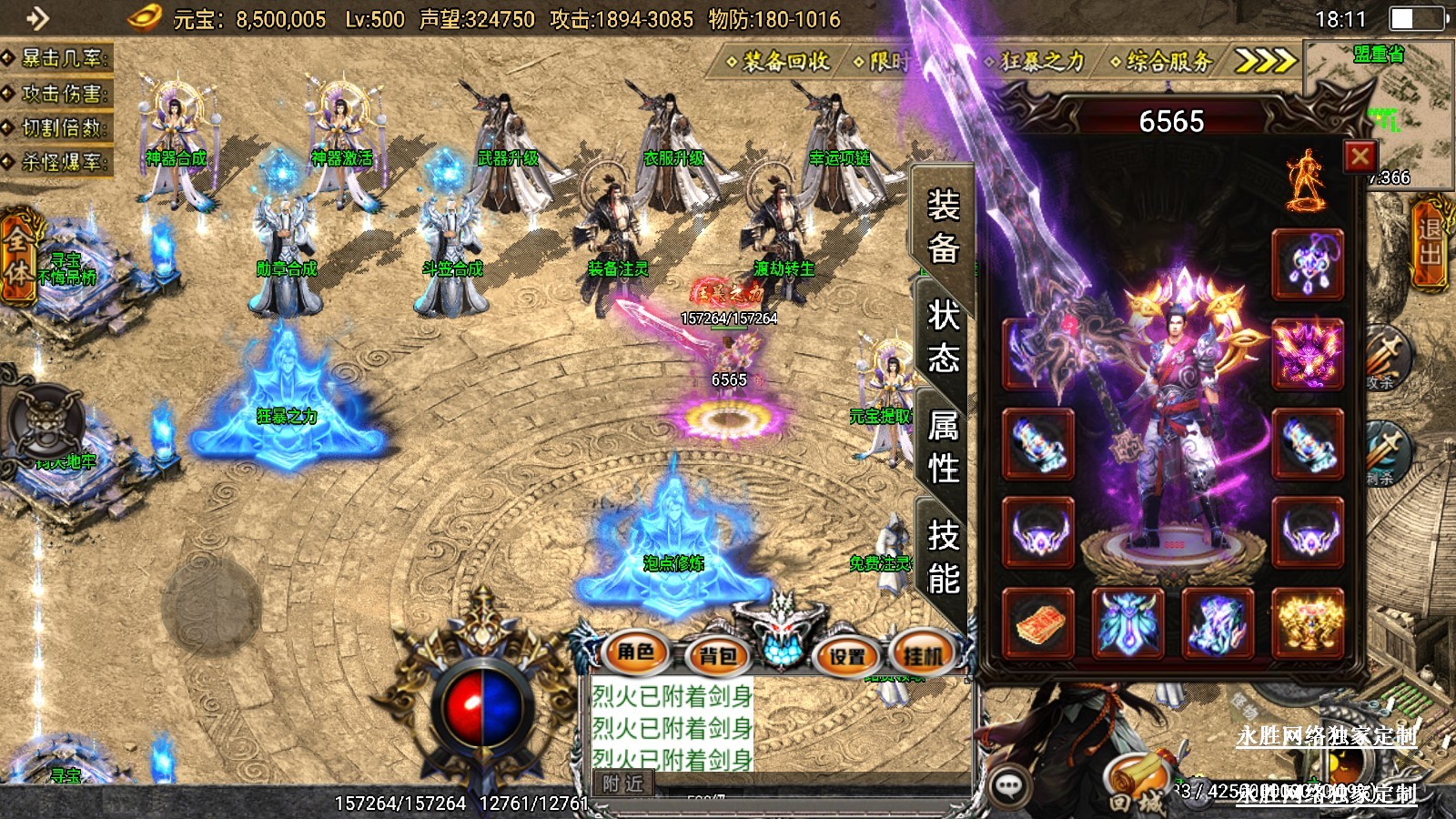The height and width of the screenshot is (819, 1456).
Task: Select the red book equipment slot
Action: tap(1038, 623)
